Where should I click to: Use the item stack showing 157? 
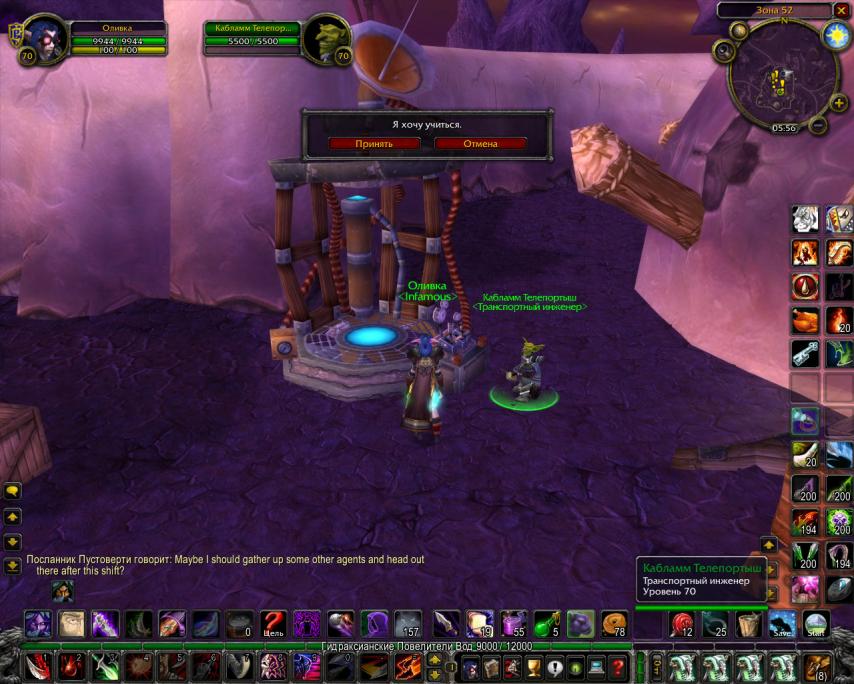407,624
